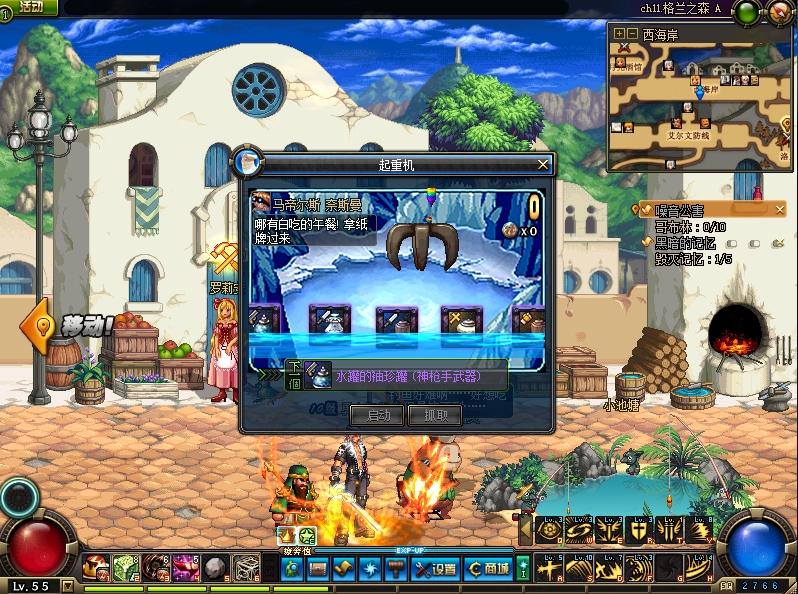Click the 抓取 grab button
The image size is (798, 594).
point(436,415)
